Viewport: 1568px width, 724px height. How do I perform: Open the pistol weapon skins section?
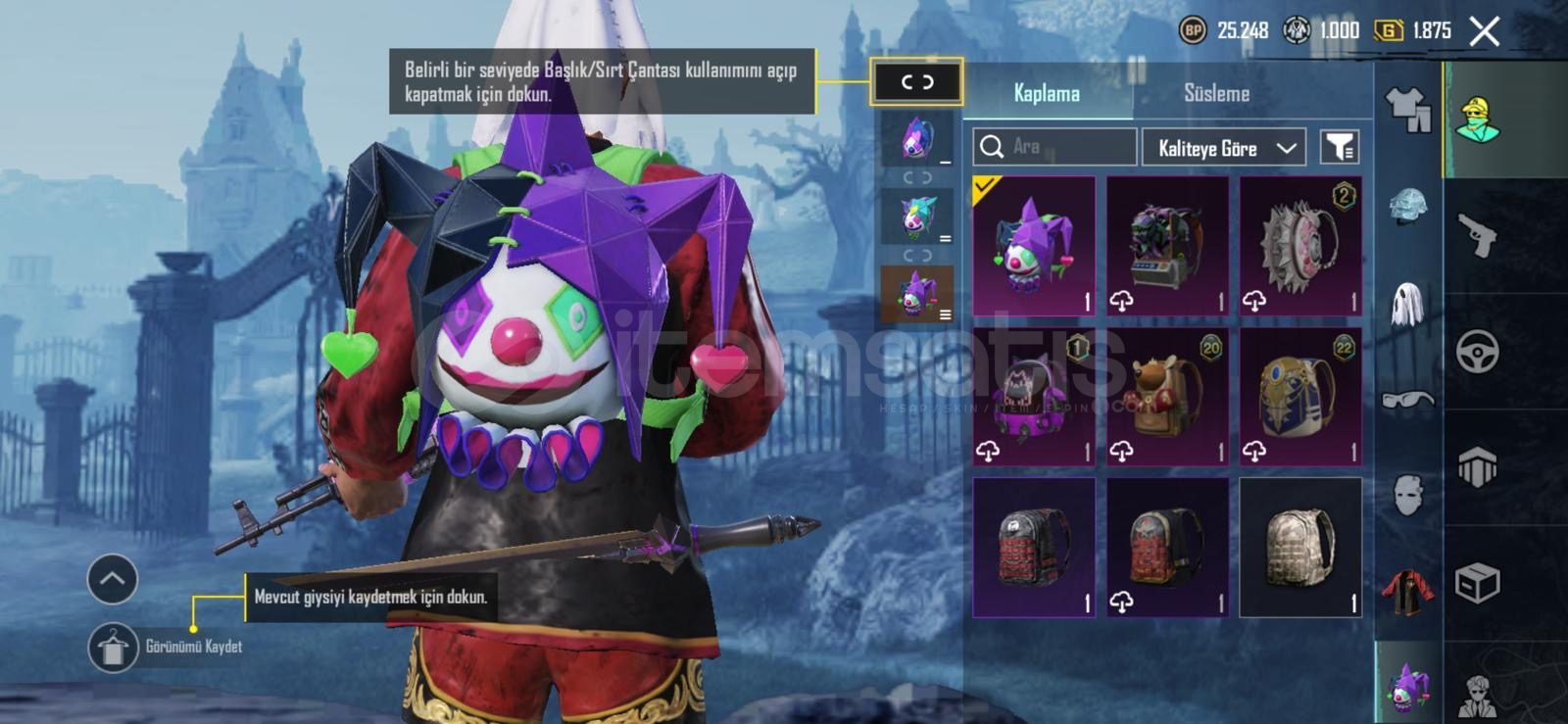(x=1478, y=235)
